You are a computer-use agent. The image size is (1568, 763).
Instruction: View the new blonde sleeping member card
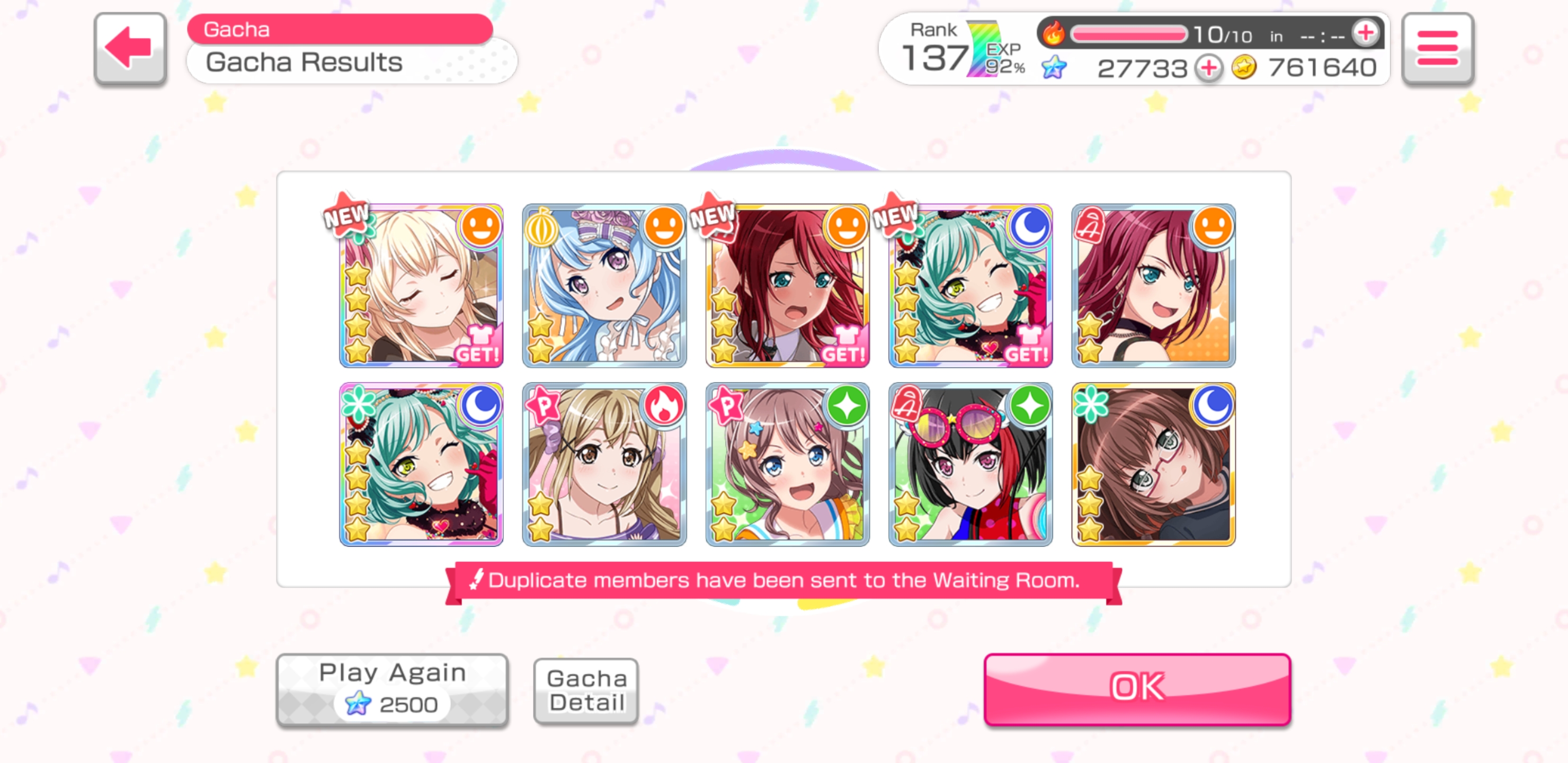click(x=421, y=286)
